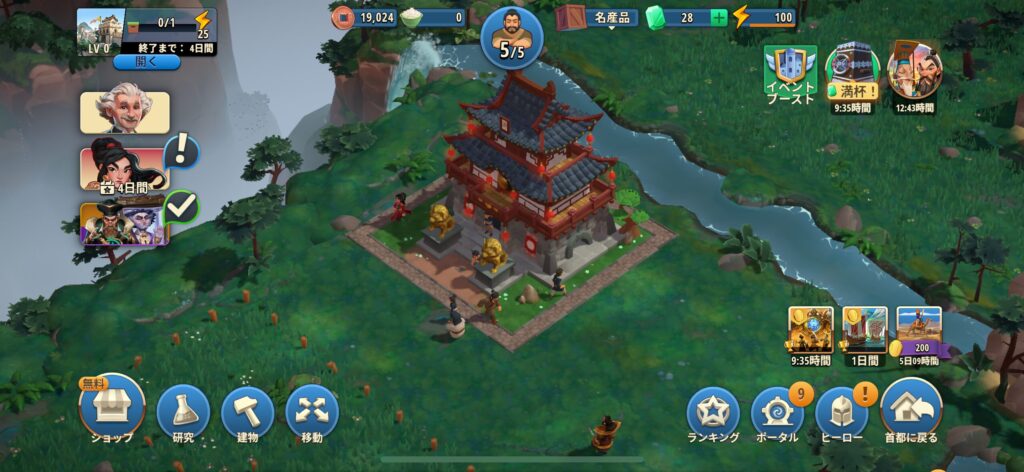
Task: Open the two warriors event with 12:43 timer
Action: pyautogui.click(x=914, y=70)
